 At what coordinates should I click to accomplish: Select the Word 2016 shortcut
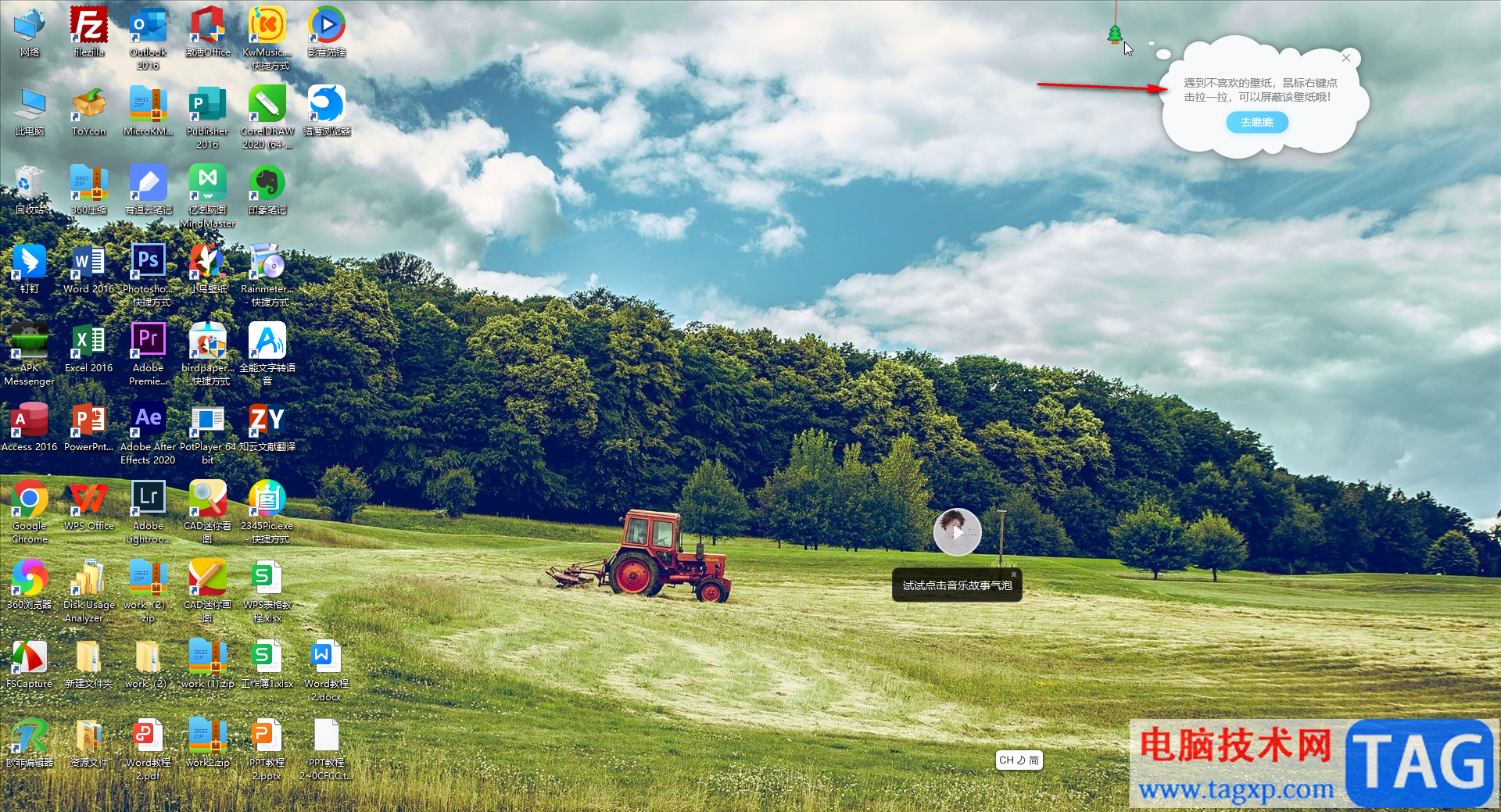click(x=89, y=263)
